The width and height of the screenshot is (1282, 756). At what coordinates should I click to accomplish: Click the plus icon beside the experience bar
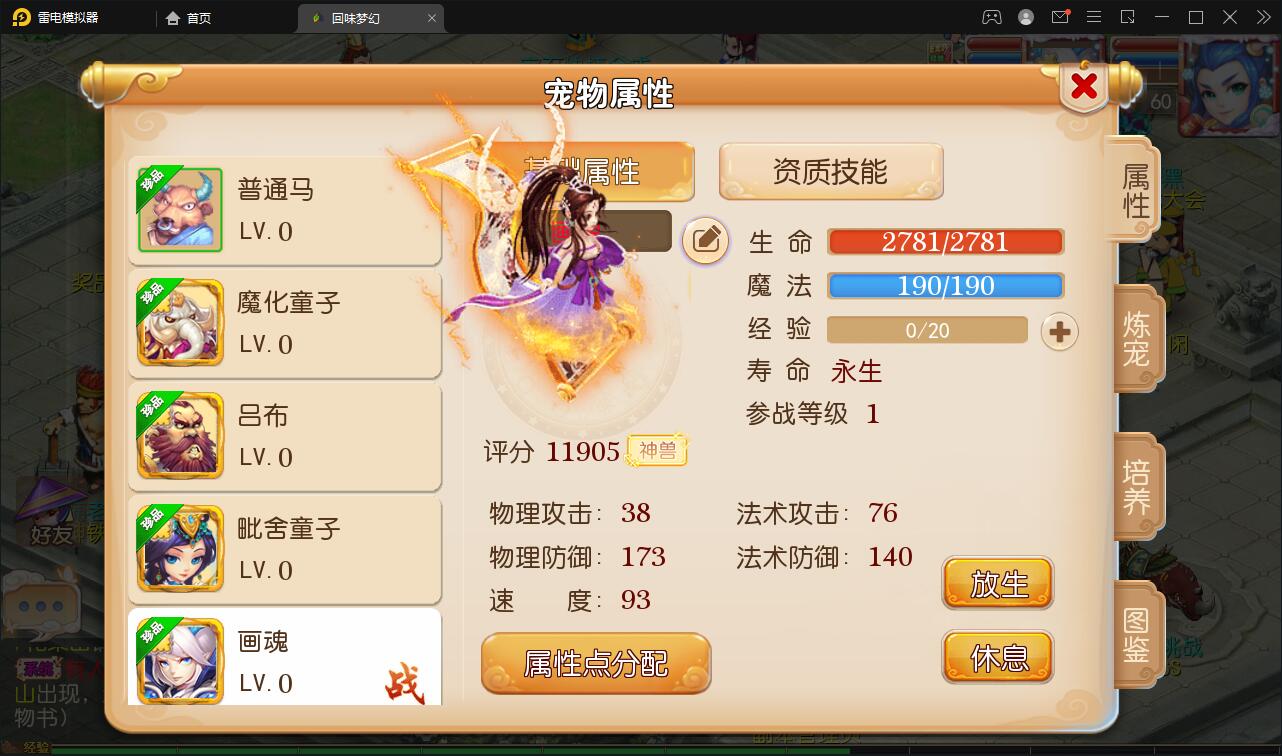pyautogui.click(x=1059, y=329)
